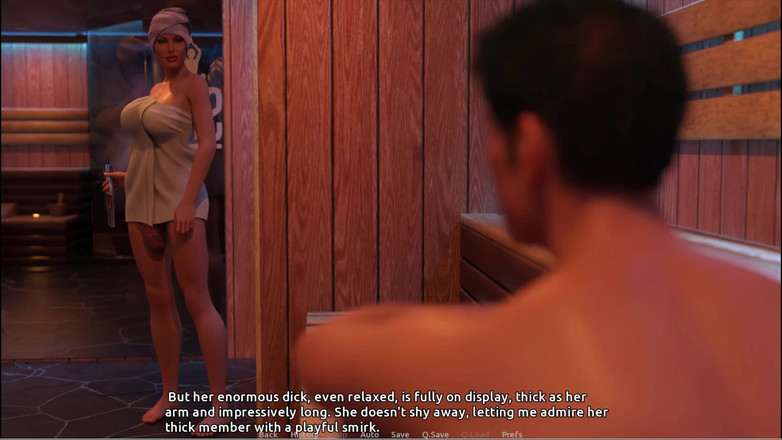
Task: Activate Skip in the quick menu
Action: 339,435
